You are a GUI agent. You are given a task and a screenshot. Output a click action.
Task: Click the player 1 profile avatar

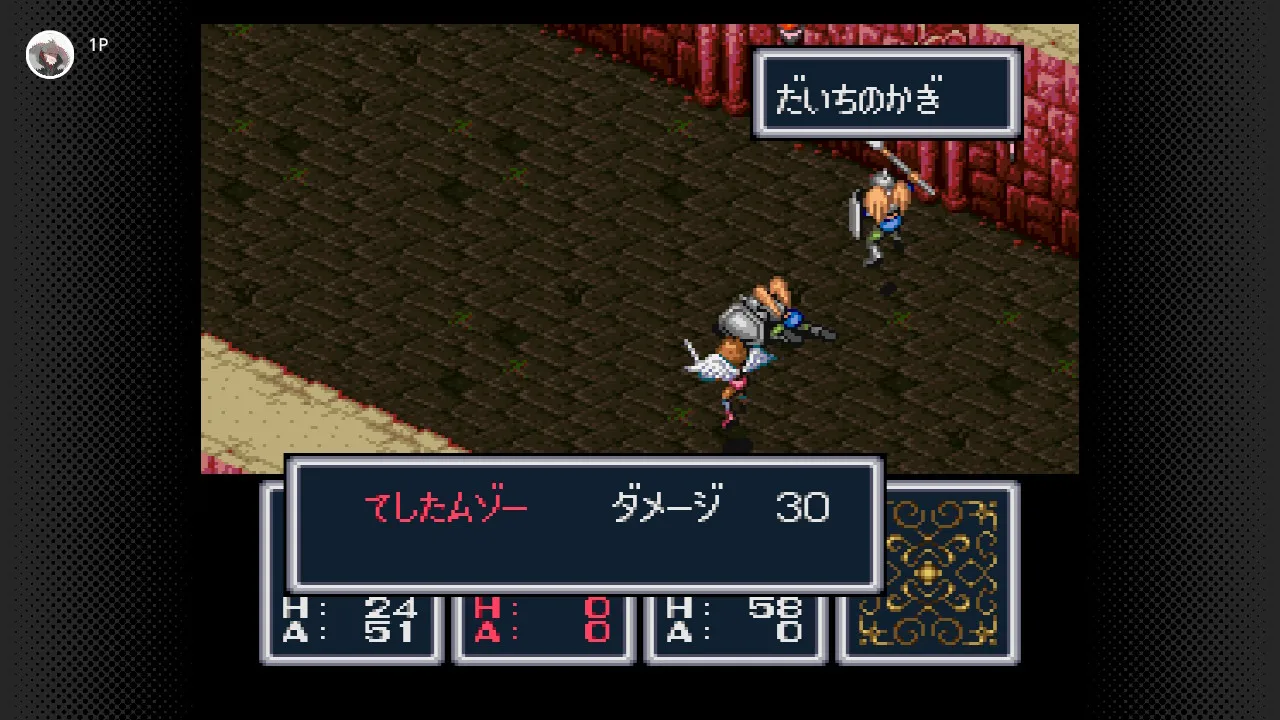coord(49,54)
